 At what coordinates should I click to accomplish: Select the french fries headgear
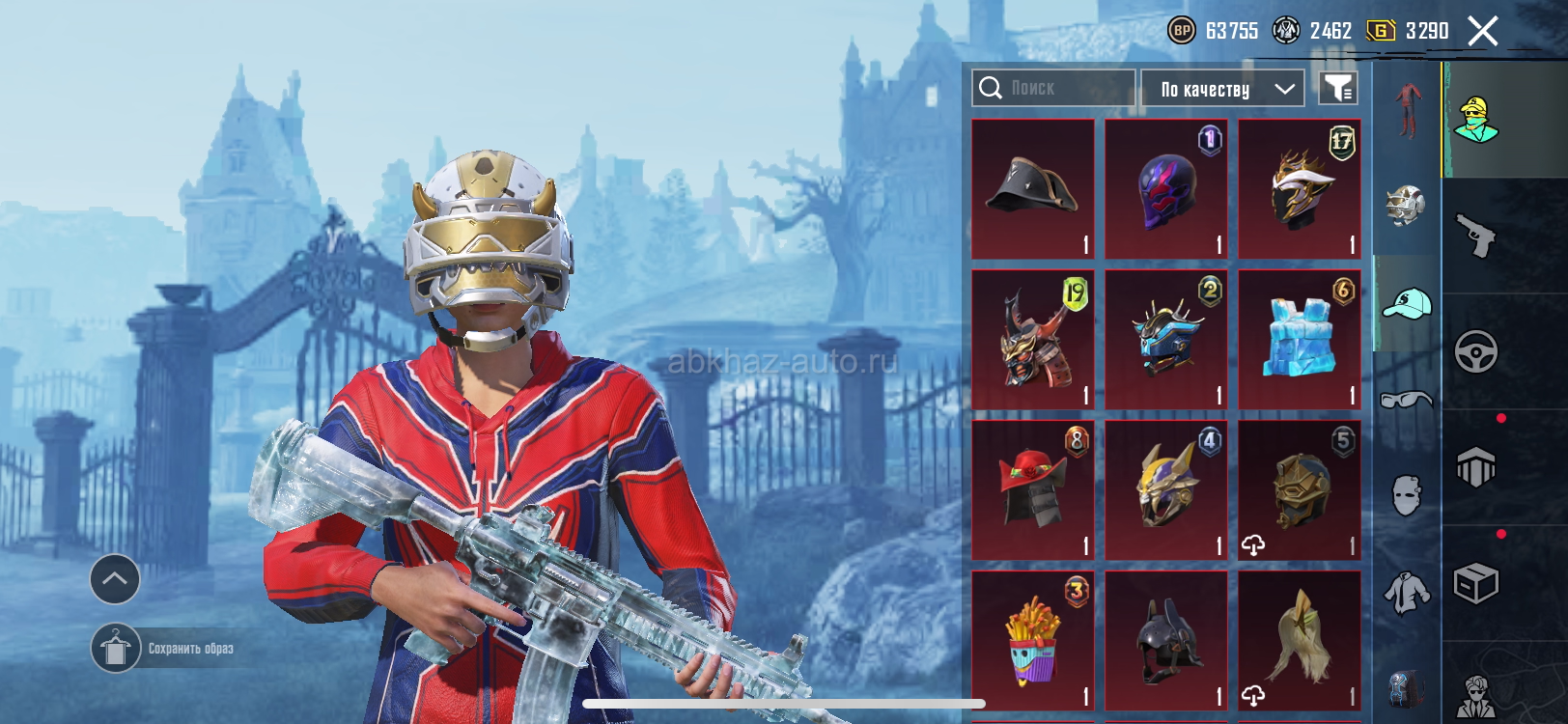point(1033,641)
